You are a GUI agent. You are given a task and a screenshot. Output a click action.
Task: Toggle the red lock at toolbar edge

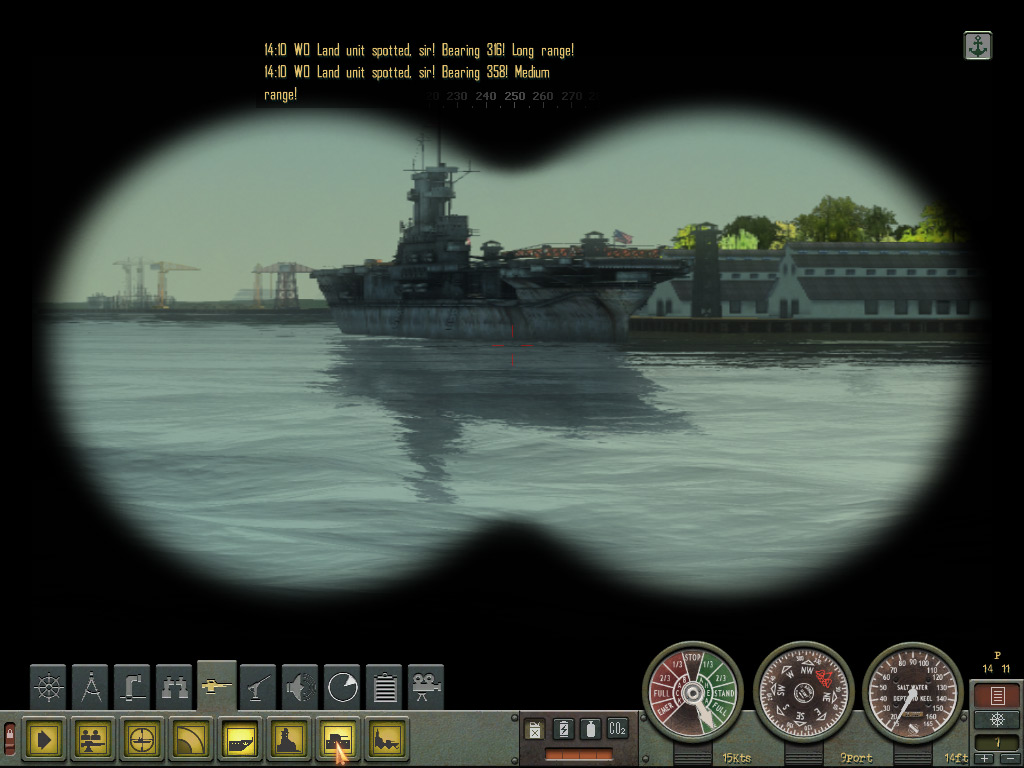(10, 740)
